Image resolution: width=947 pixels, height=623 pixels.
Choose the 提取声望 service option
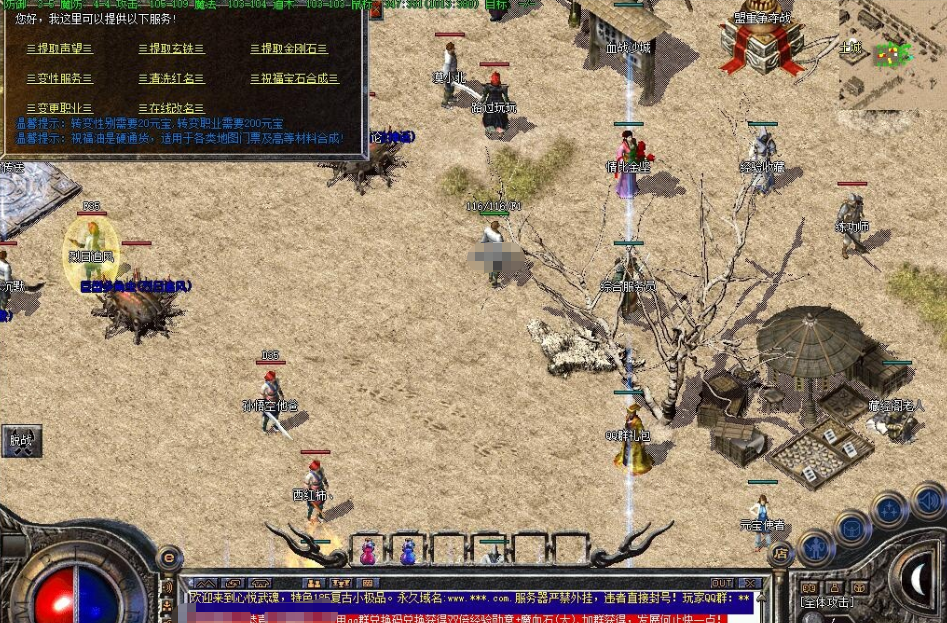(59, 49)
